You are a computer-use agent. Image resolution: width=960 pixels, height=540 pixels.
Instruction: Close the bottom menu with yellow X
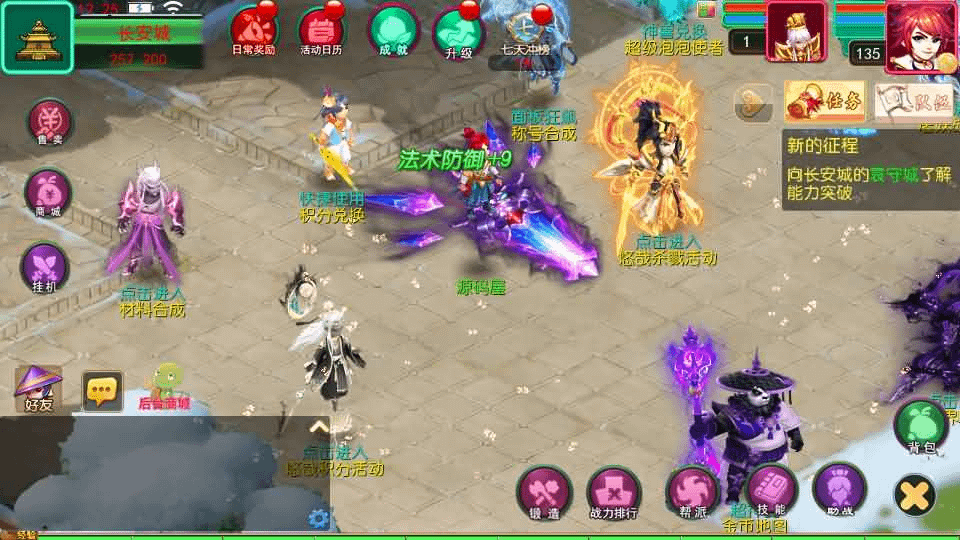[914, 494]
